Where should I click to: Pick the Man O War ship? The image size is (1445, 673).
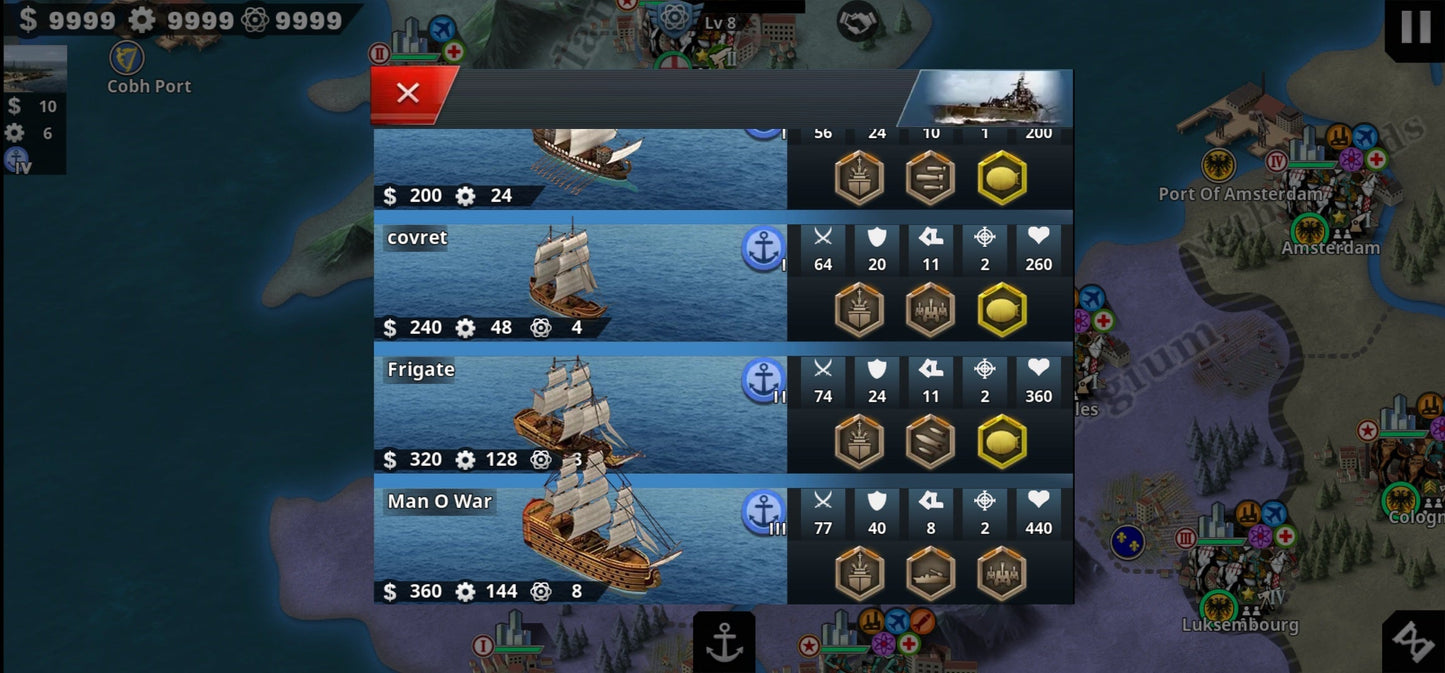coord(580,540)
